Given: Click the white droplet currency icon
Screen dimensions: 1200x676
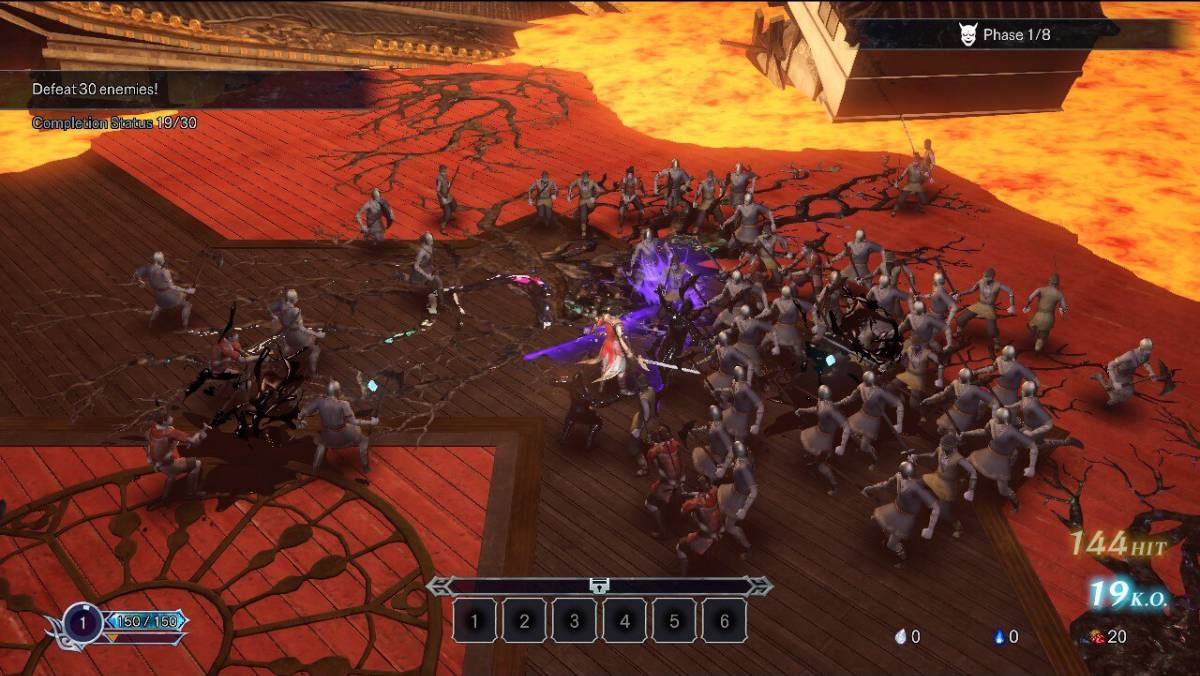Looking at the screenshot, I should pyautogui.click(x=900, y=636).
